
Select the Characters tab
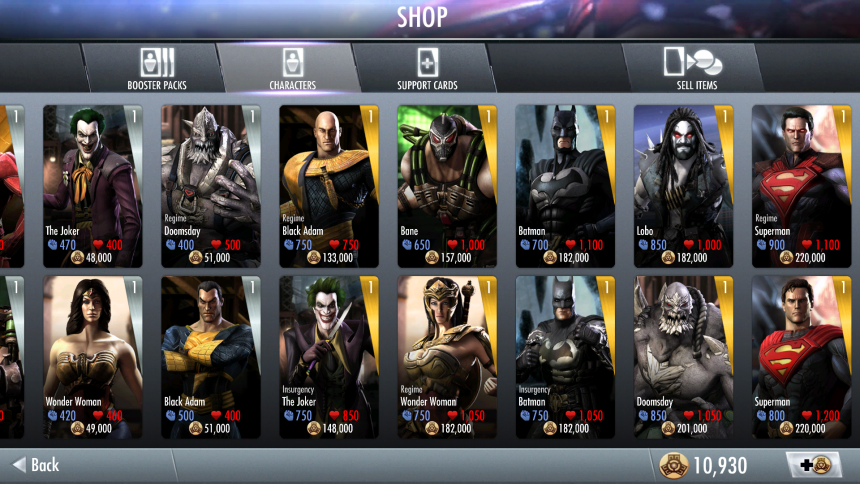[x=292, y=68]
